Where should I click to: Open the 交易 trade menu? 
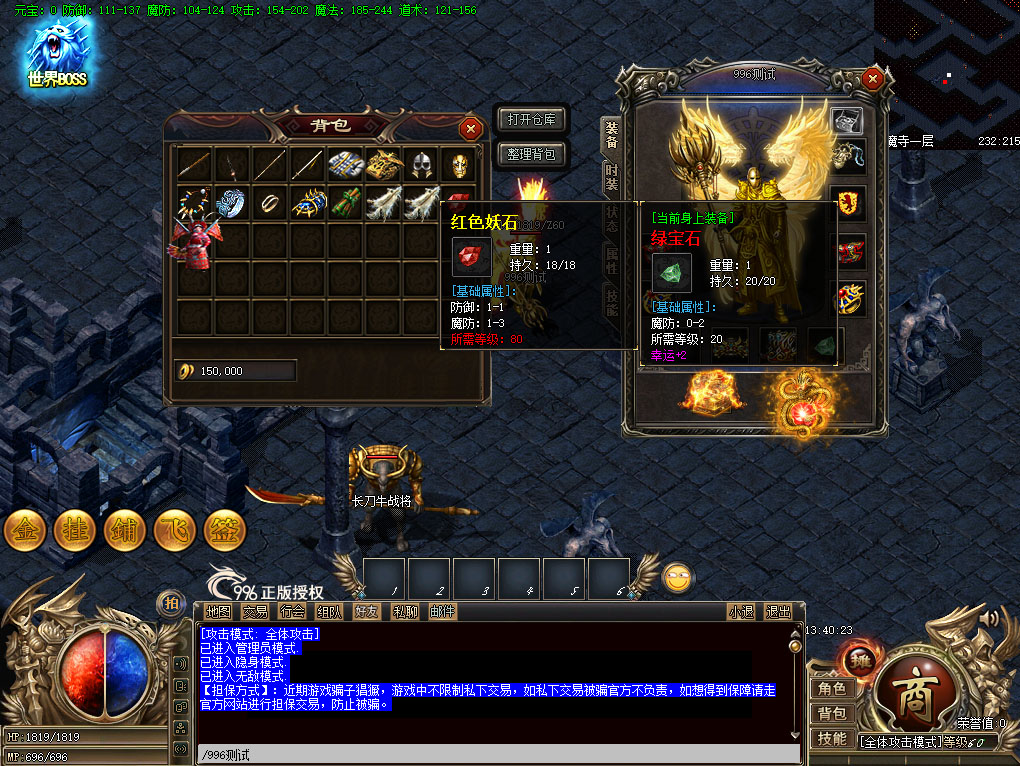[255, 612]
